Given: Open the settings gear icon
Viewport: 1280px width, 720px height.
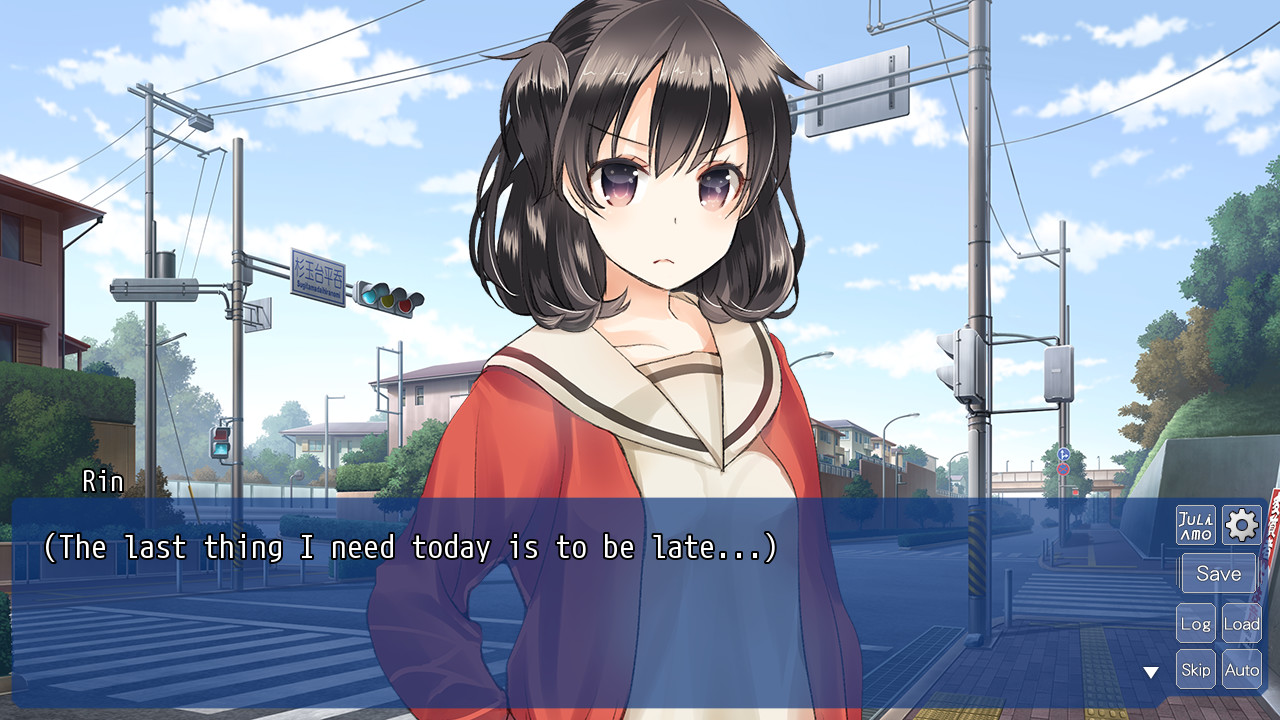Looking at the screenshot, I should 1241,526.
